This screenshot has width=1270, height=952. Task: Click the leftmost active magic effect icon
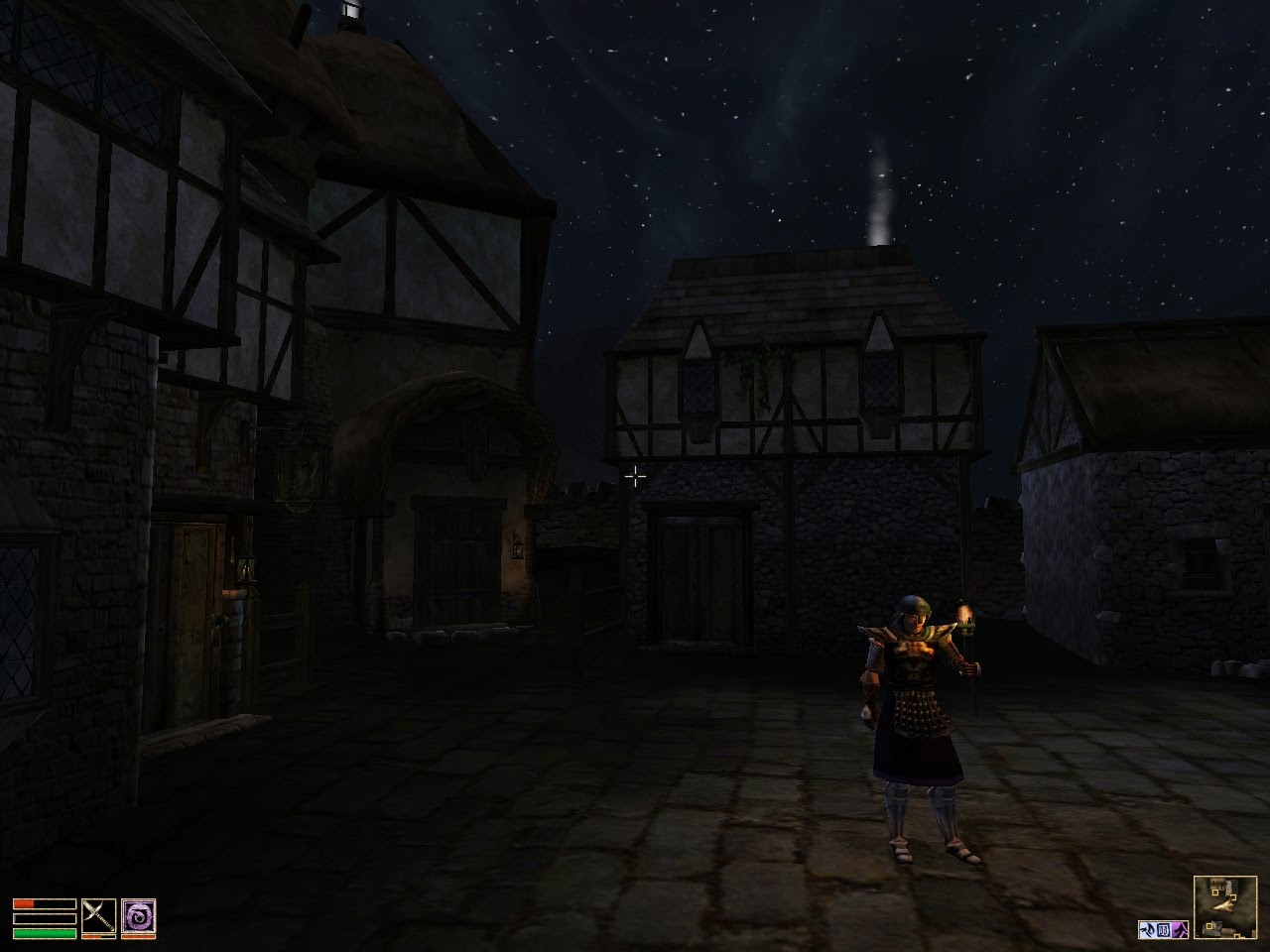[x=1148, y=929]
